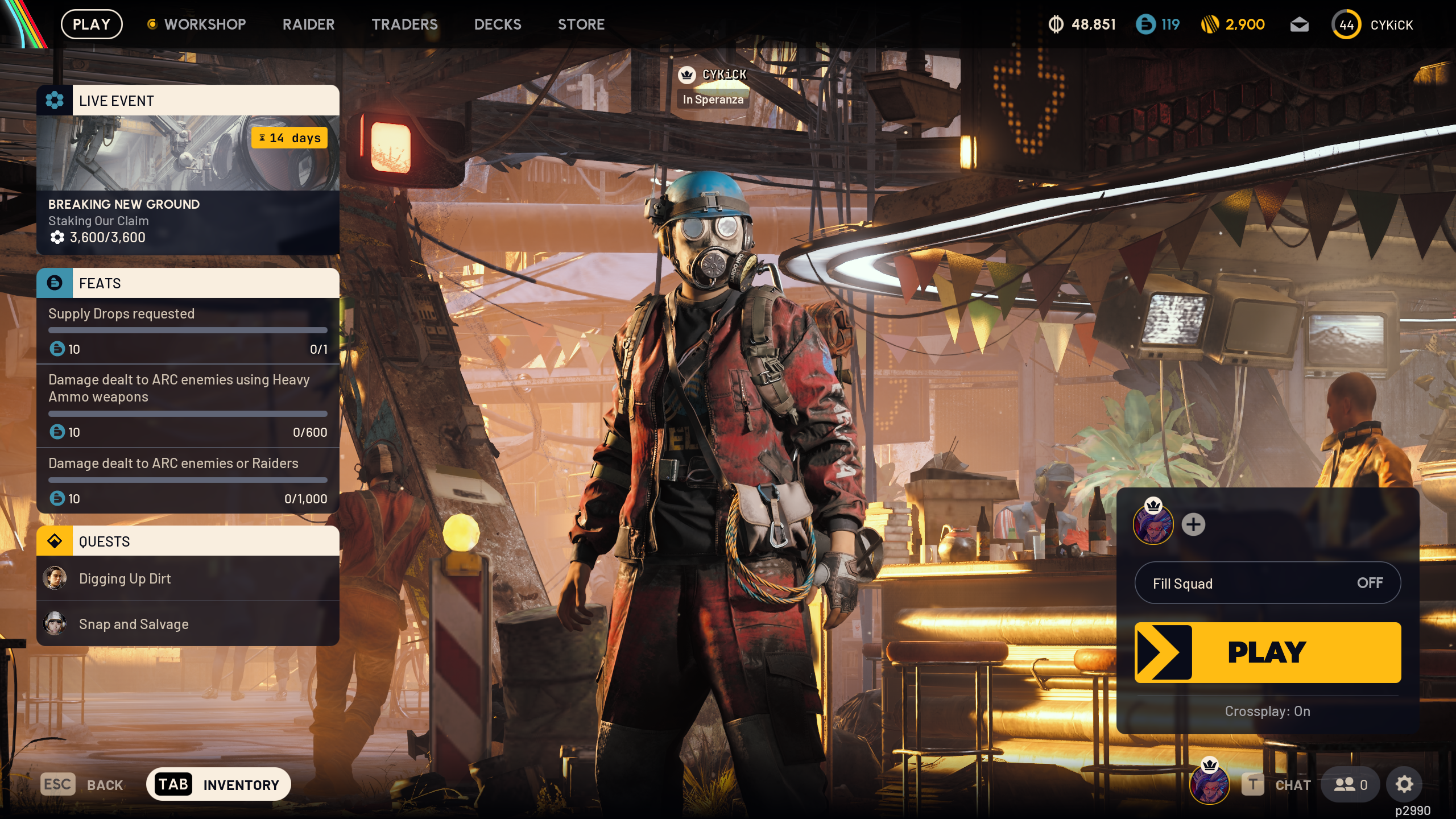Image resolution: width=1456 pixels, height=819 pixels.
Task: Select the Play tab in top navigation
Action: click(92, 24)
